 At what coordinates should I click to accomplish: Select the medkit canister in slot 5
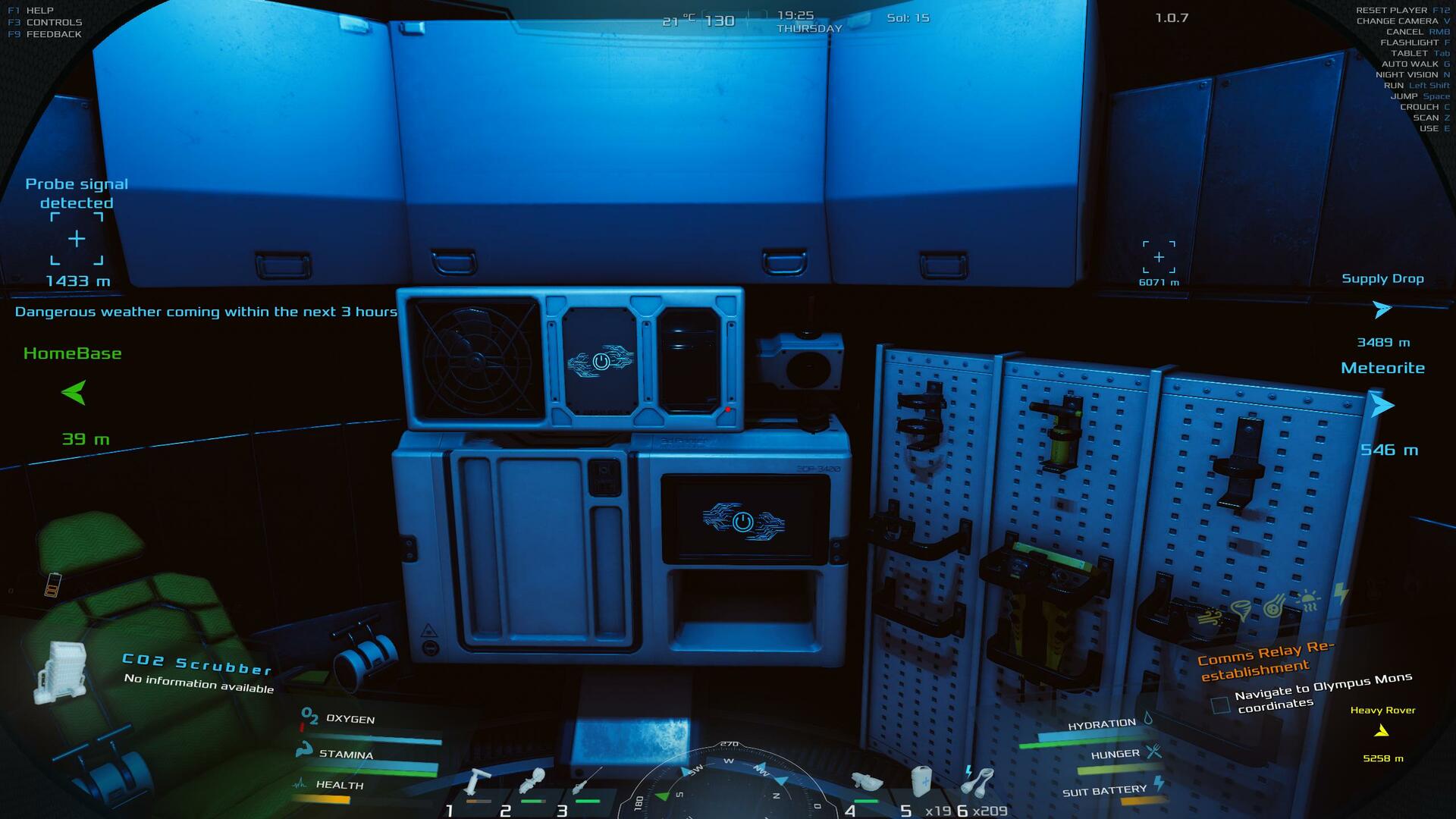pyautogui.click(x=920, y=780)
